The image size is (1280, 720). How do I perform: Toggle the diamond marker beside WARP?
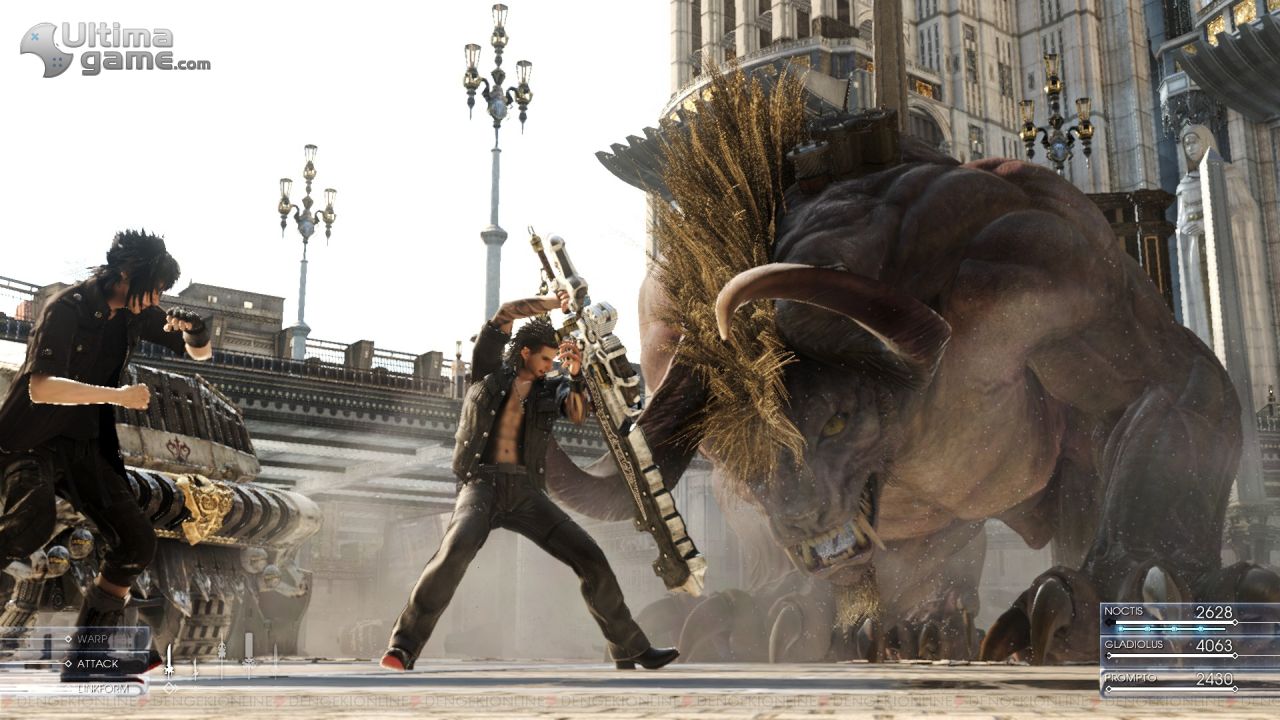pyautogui.click(x=68, y=639)
